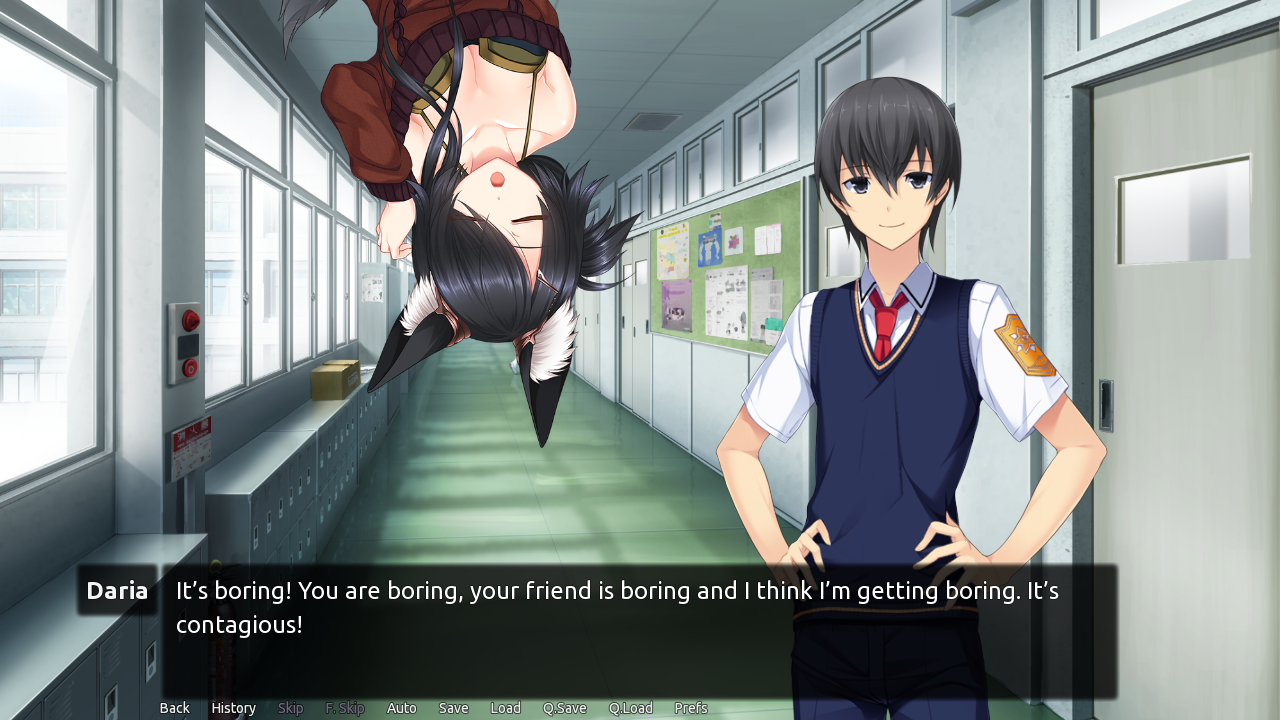Image resolution: width=1280 pixels, height=720 pixels.
Task: Open the Prefs preferences screen
Action: click(x=691, y=707)
